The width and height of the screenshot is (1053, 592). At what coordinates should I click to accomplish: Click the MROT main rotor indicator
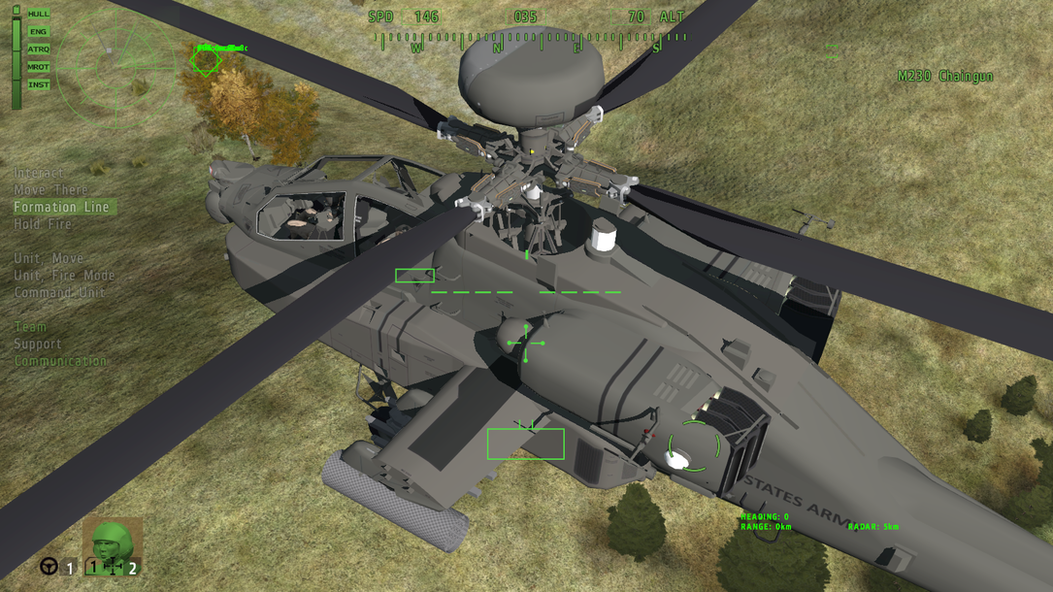pos(38,67)
